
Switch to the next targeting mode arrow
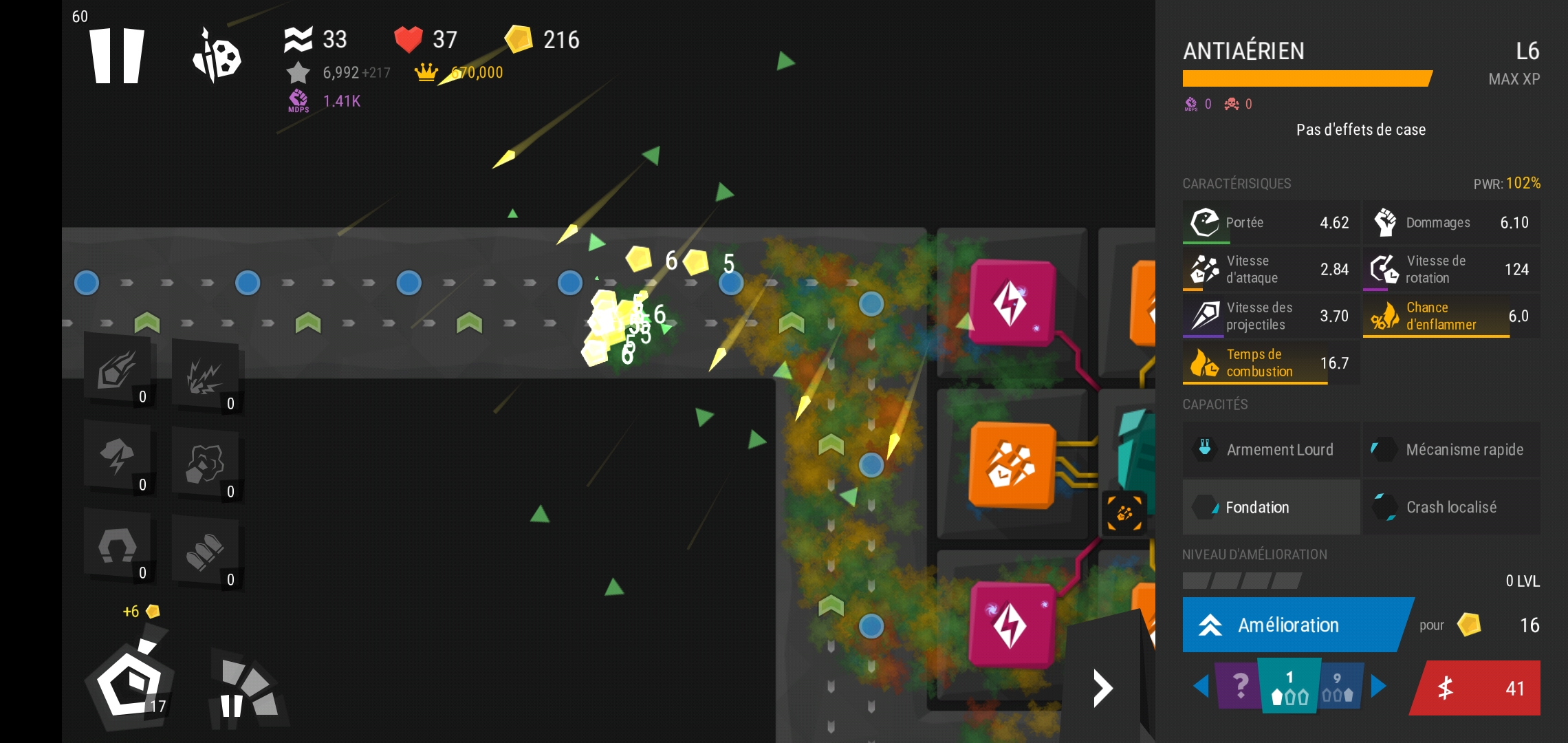[1378, 686]
